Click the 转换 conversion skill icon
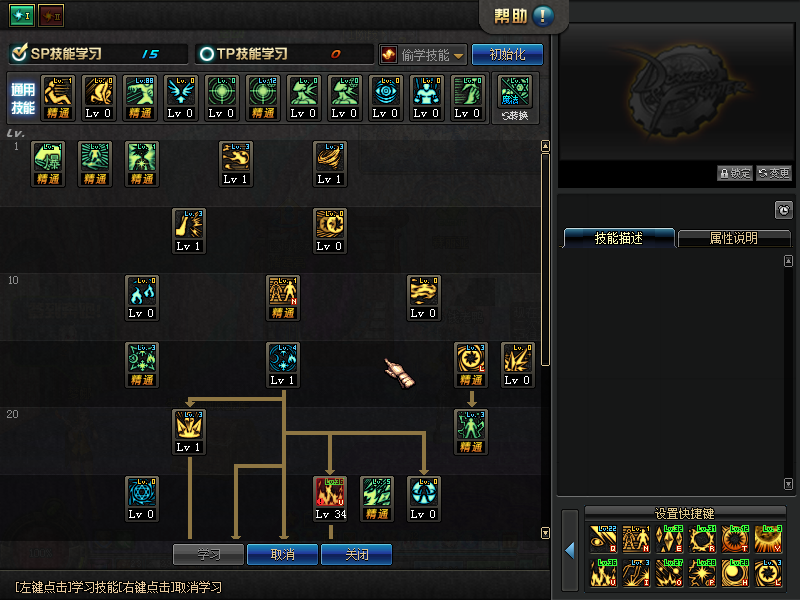 (x=515, y=97)
